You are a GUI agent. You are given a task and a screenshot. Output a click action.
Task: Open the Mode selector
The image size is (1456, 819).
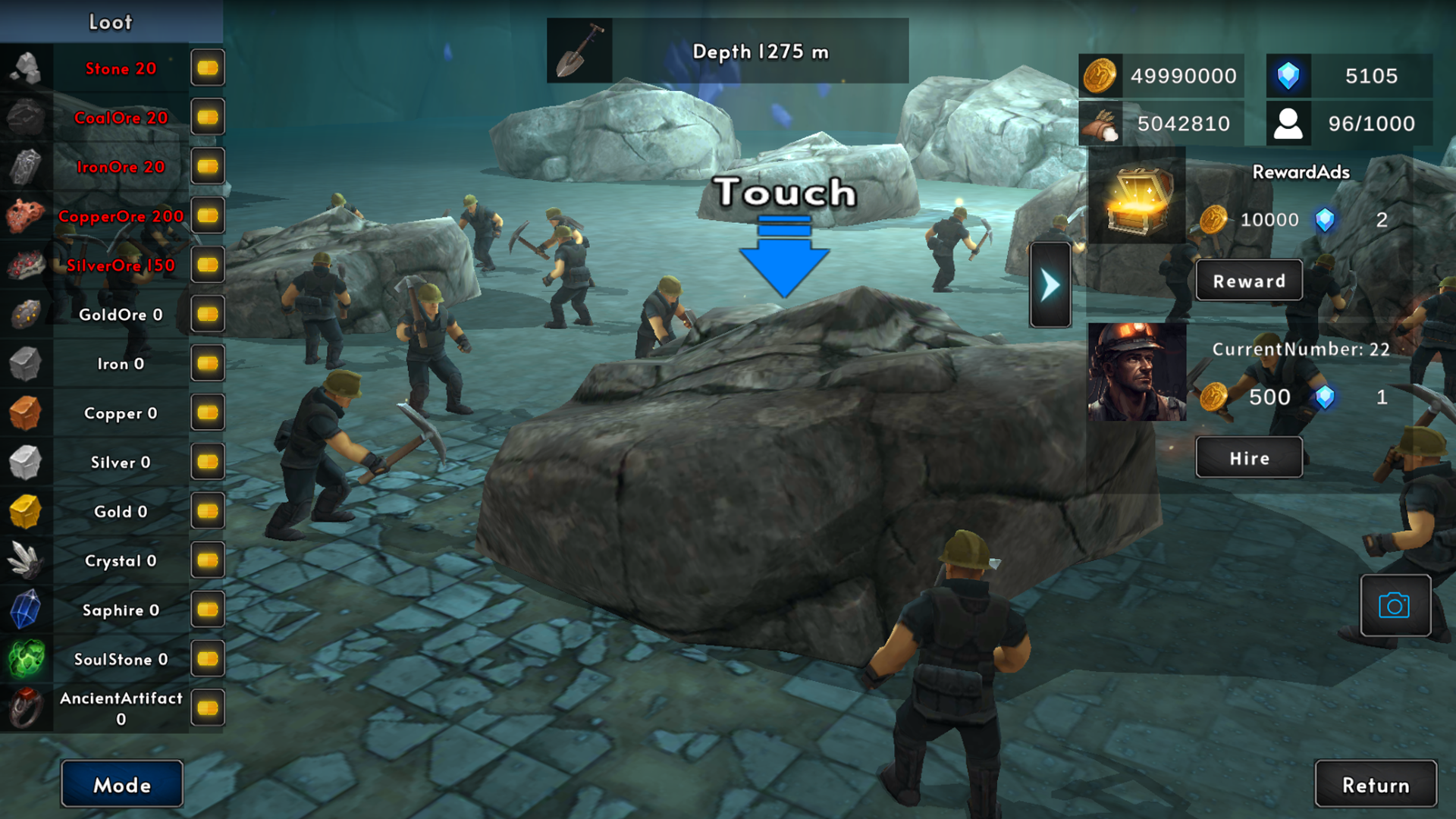click(x=121, y=784)
